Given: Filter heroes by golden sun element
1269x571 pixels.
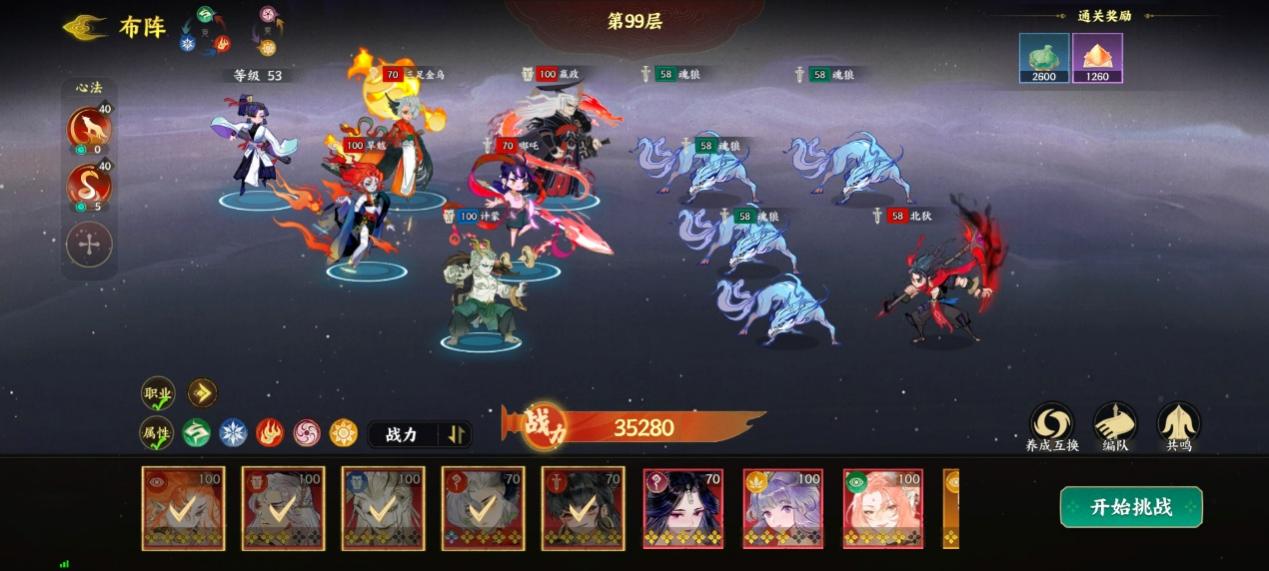Looking at the screenshot, I should [344, 433].
